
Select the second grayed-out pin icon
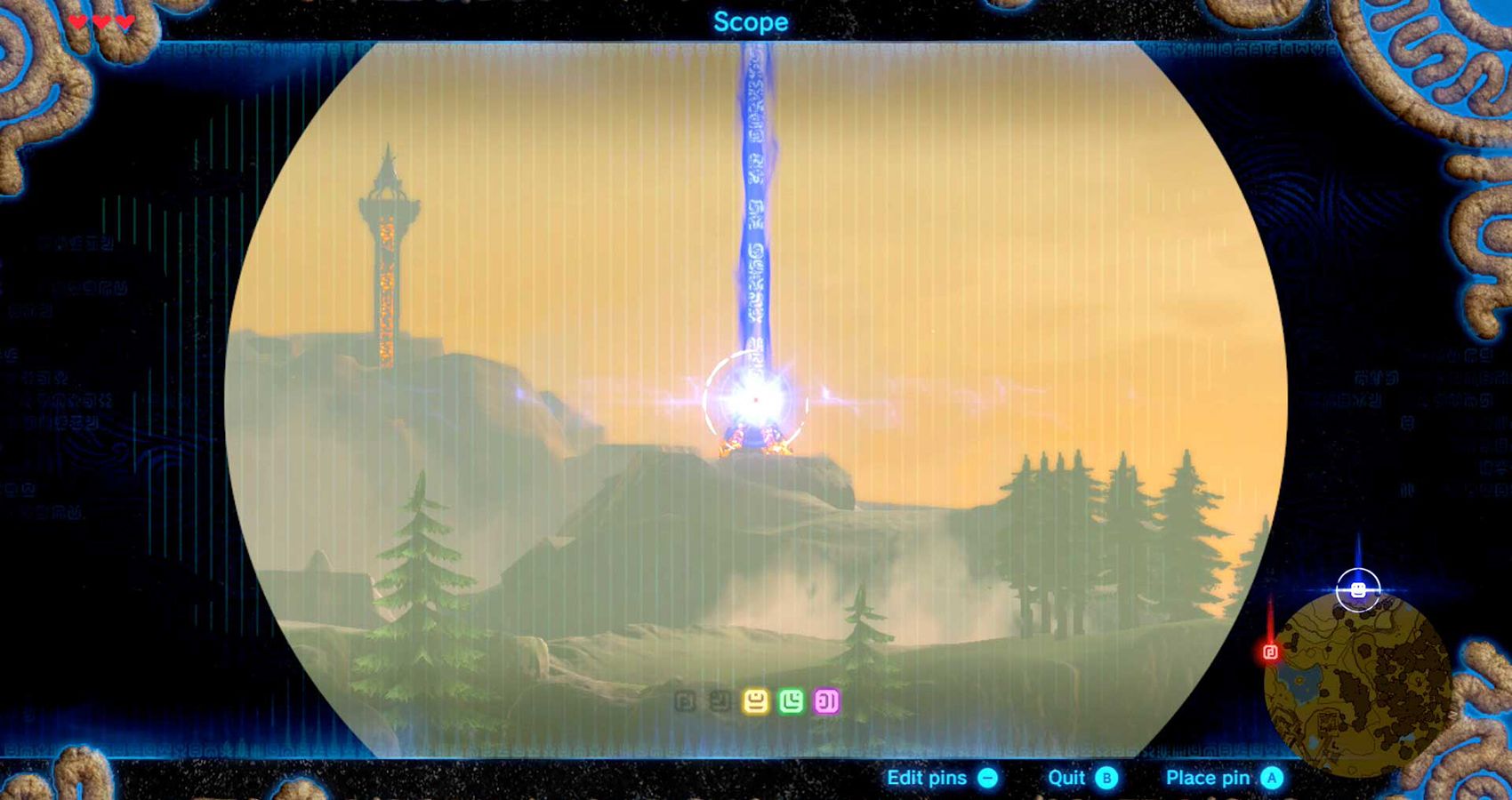[720, 700]
